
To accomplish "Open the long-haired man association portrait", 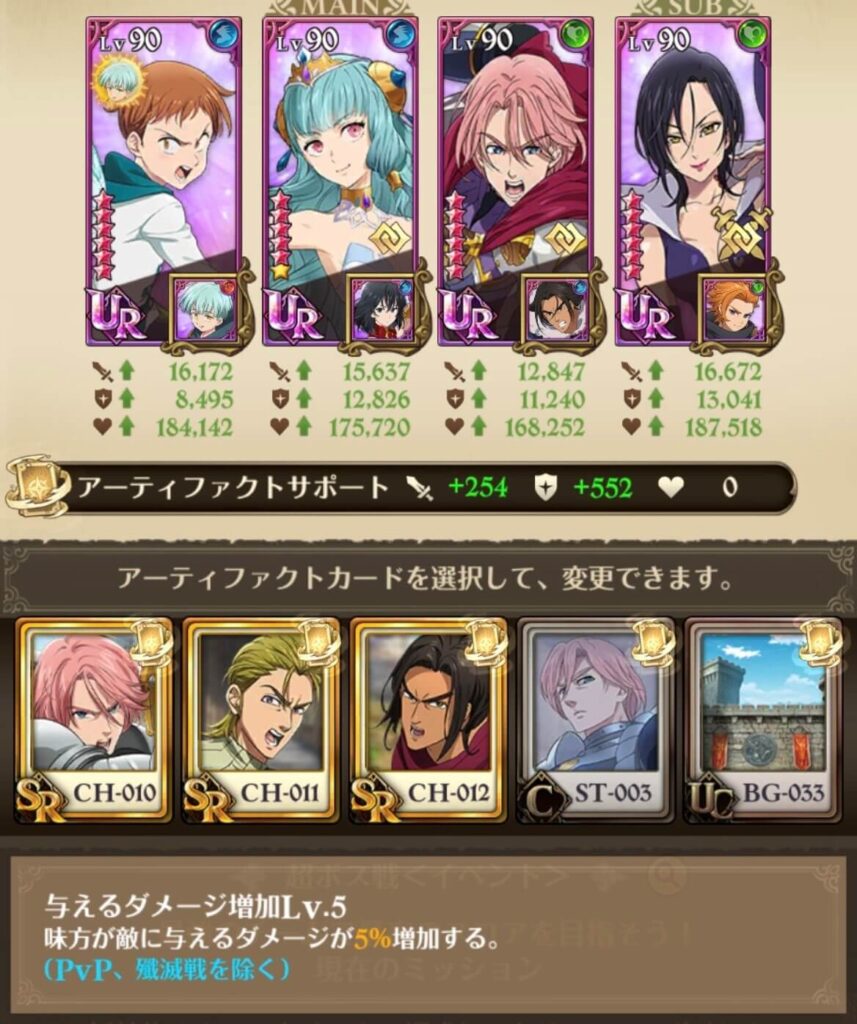I will pyautogui.click(x=557, y=309).
